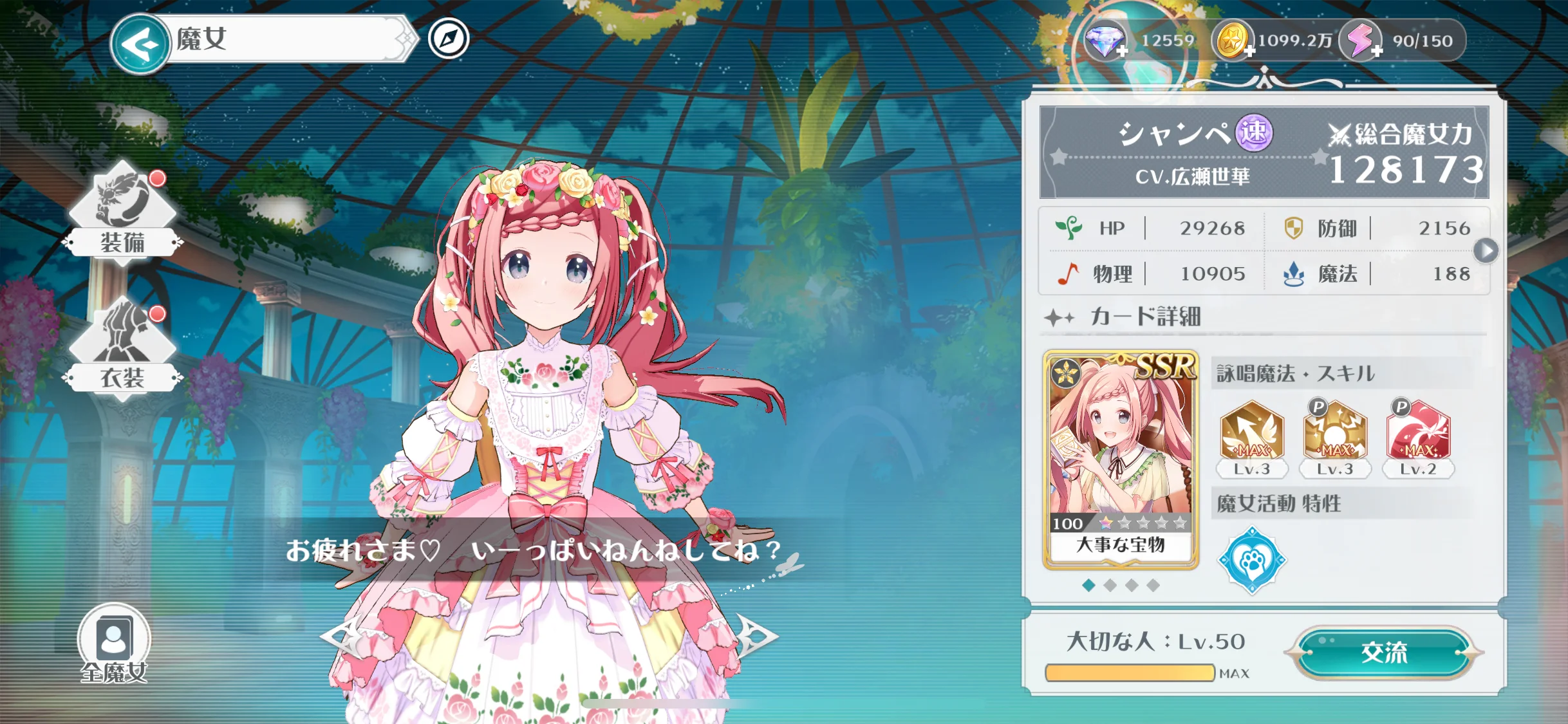Refill stamina via pink lightning icon
This screenshot has height=724, width=1568.
[x=1360, y=41]
